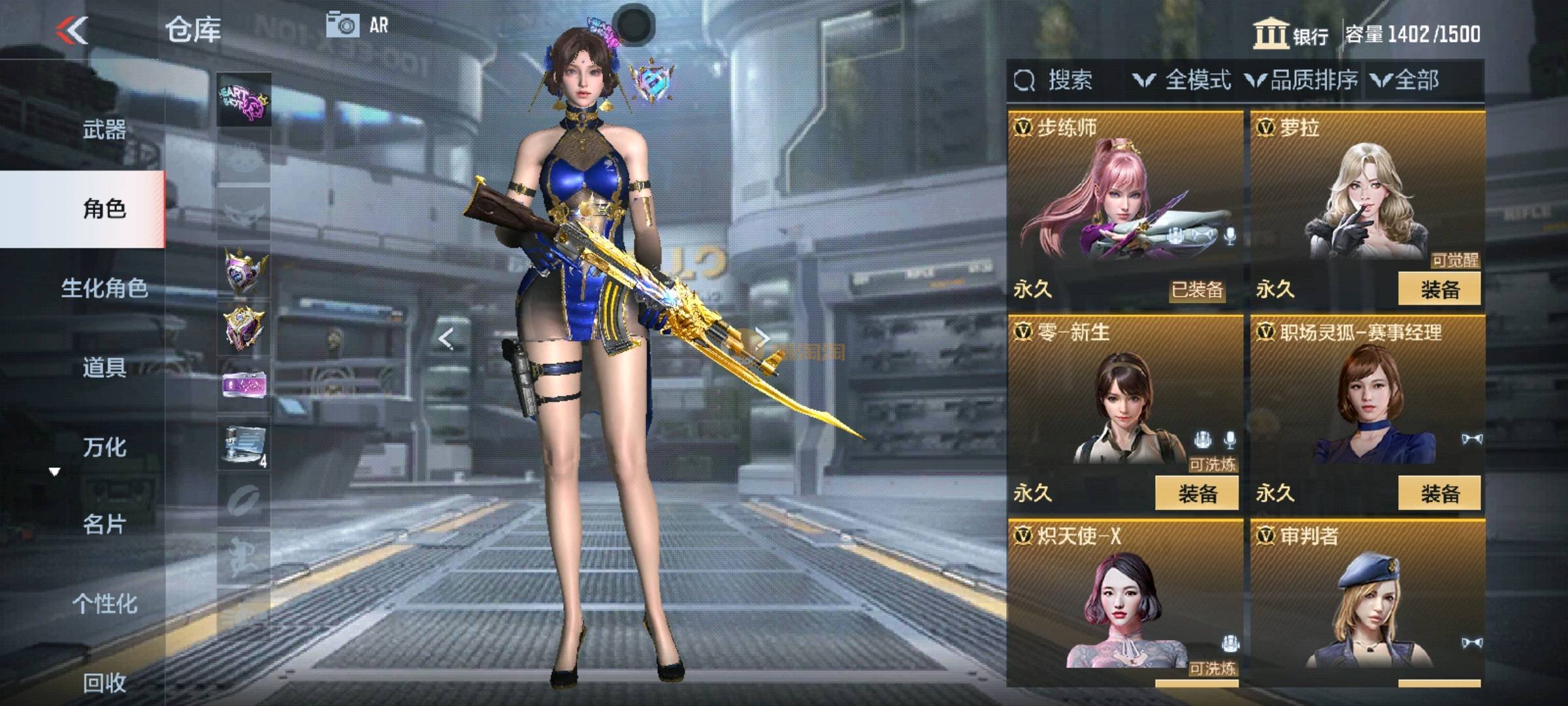Click the 搜索 search field

point(1070,80)
